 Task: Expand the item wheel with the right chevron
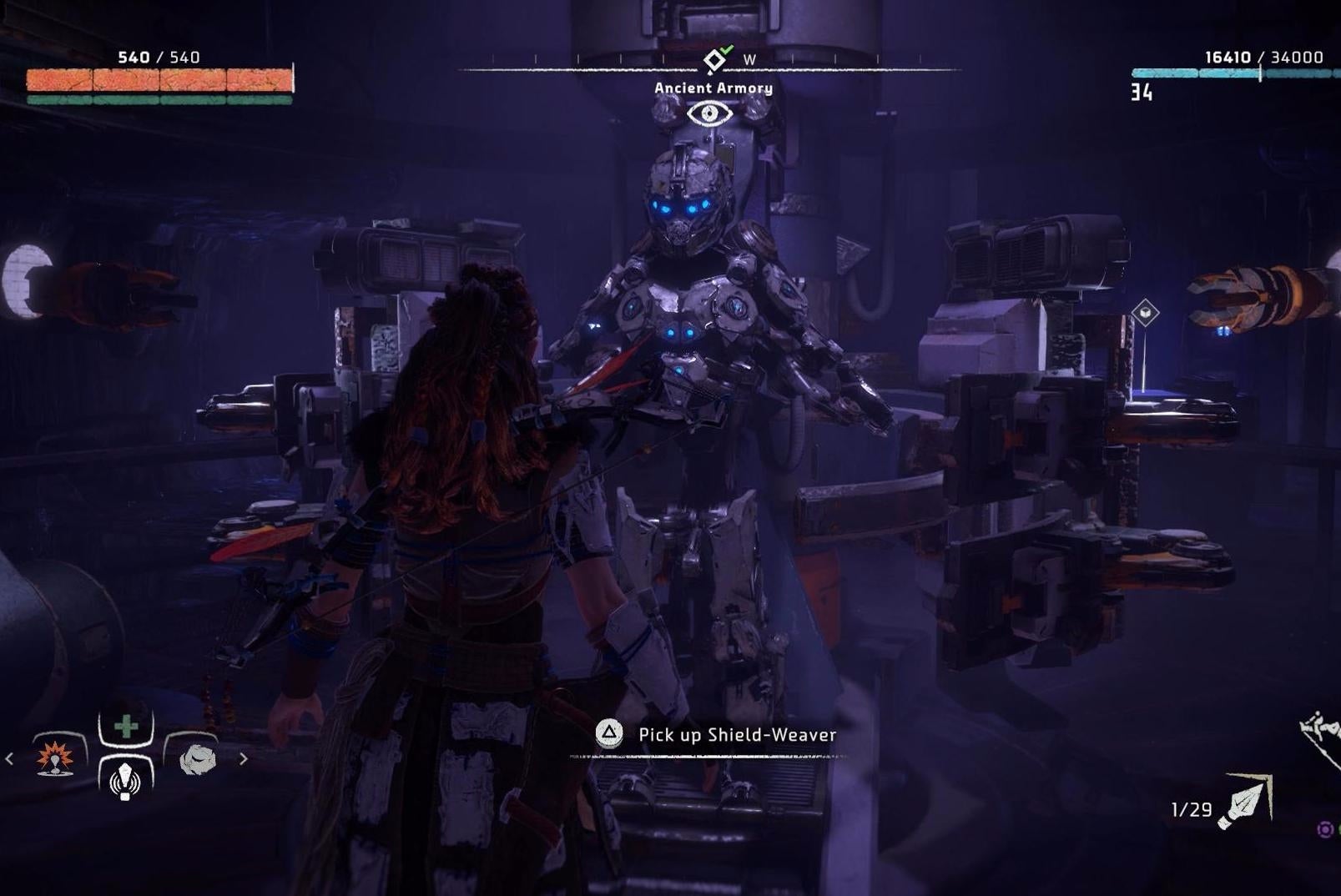click(x=245, y=759)
